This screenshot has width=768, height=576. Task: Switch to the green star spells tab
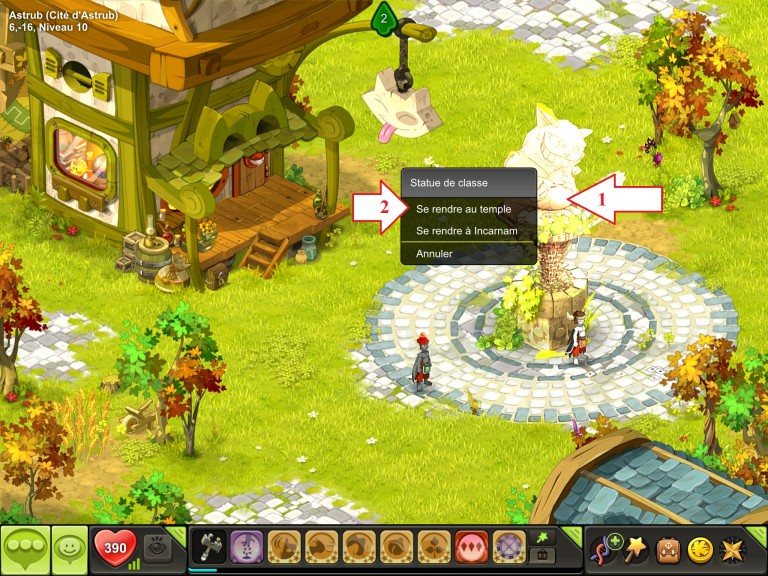[x=542, y=537]
